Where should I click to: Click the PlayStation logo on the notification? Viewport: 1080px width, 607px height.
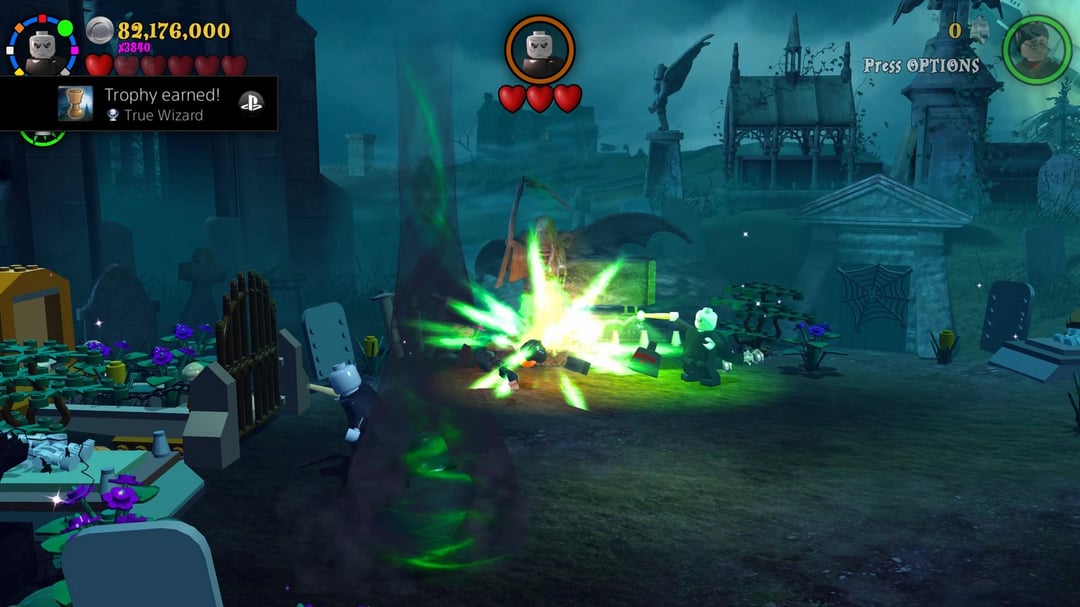click(x=250, y=103)
